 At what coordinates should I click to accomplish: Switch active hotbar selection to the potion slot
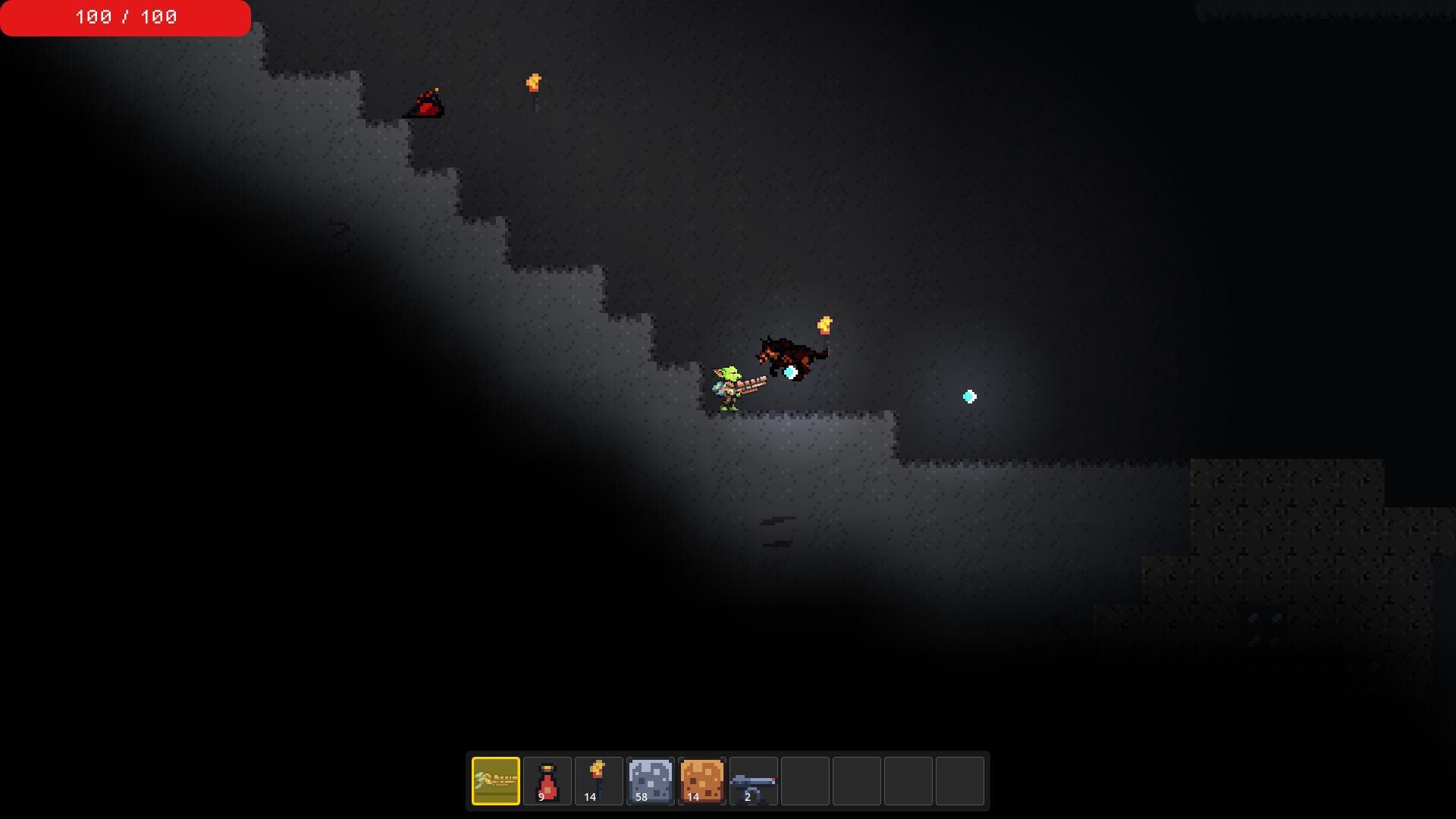[548, 781]
